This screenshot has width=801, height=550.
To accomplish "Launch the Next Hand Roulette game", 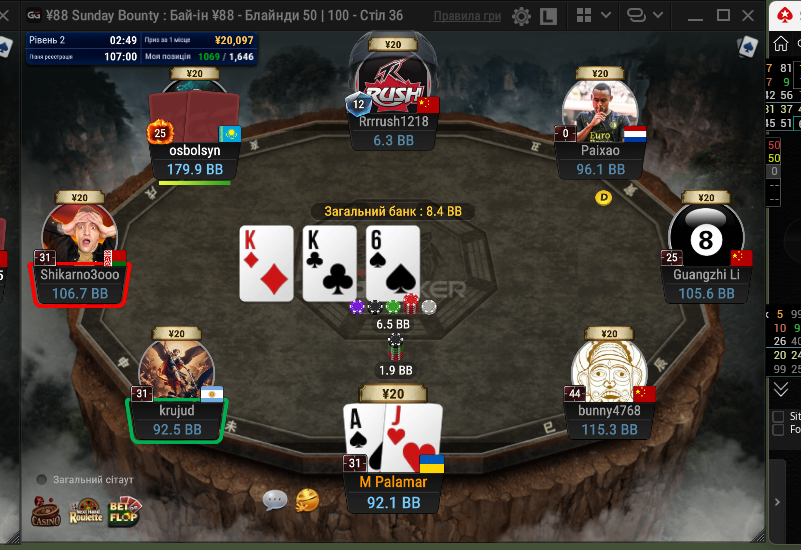I will 85,511.
